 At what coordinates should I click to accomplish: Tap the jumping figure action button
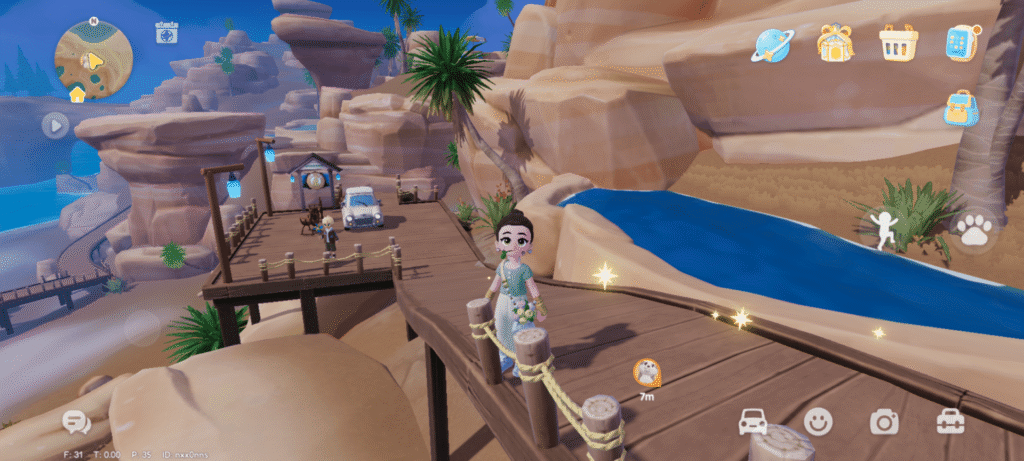pyautogui.click(x=883, y=229)
